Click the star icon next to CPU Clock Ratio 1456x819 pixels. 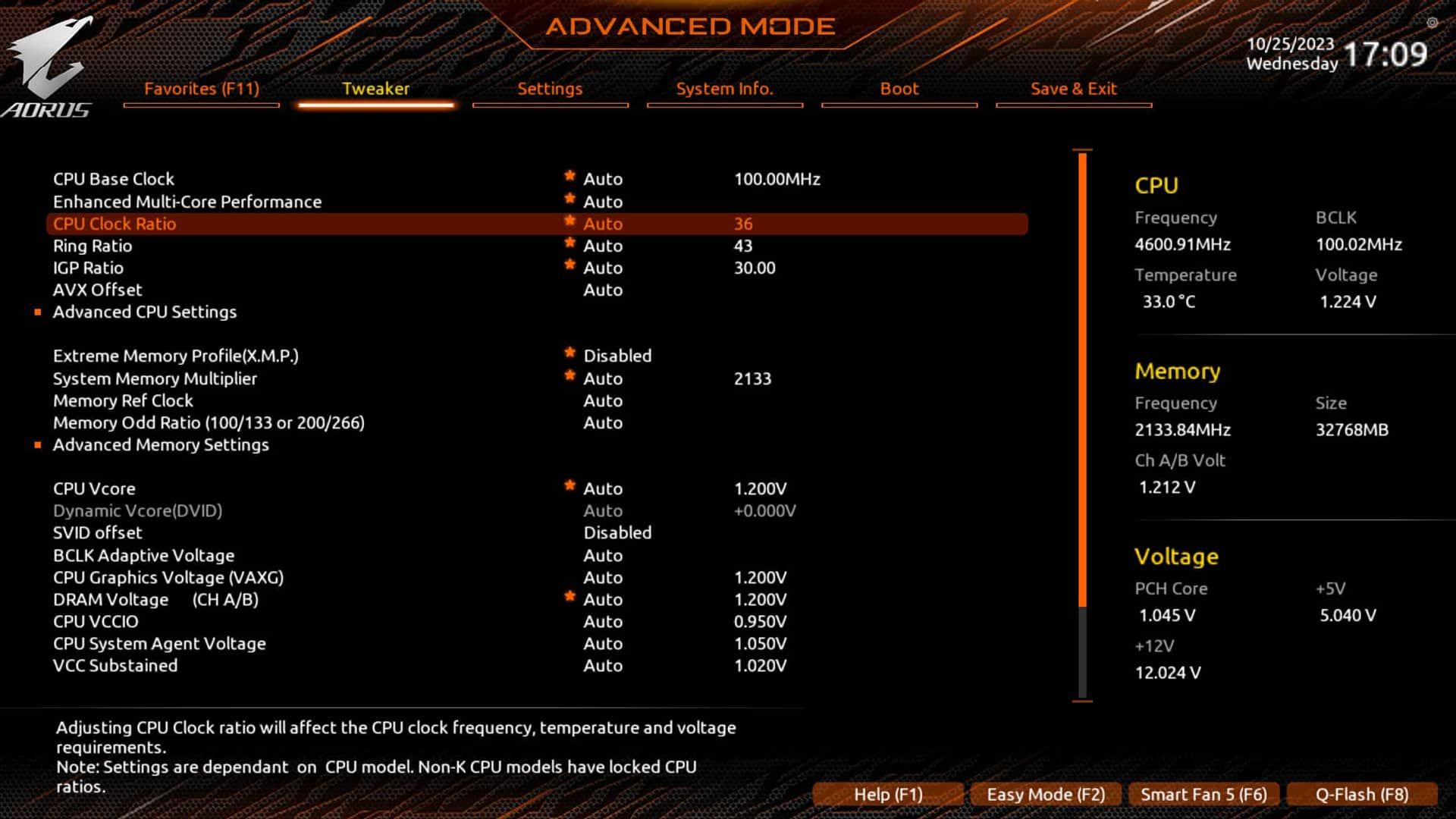pyautogui.click(x=569, y=220)
